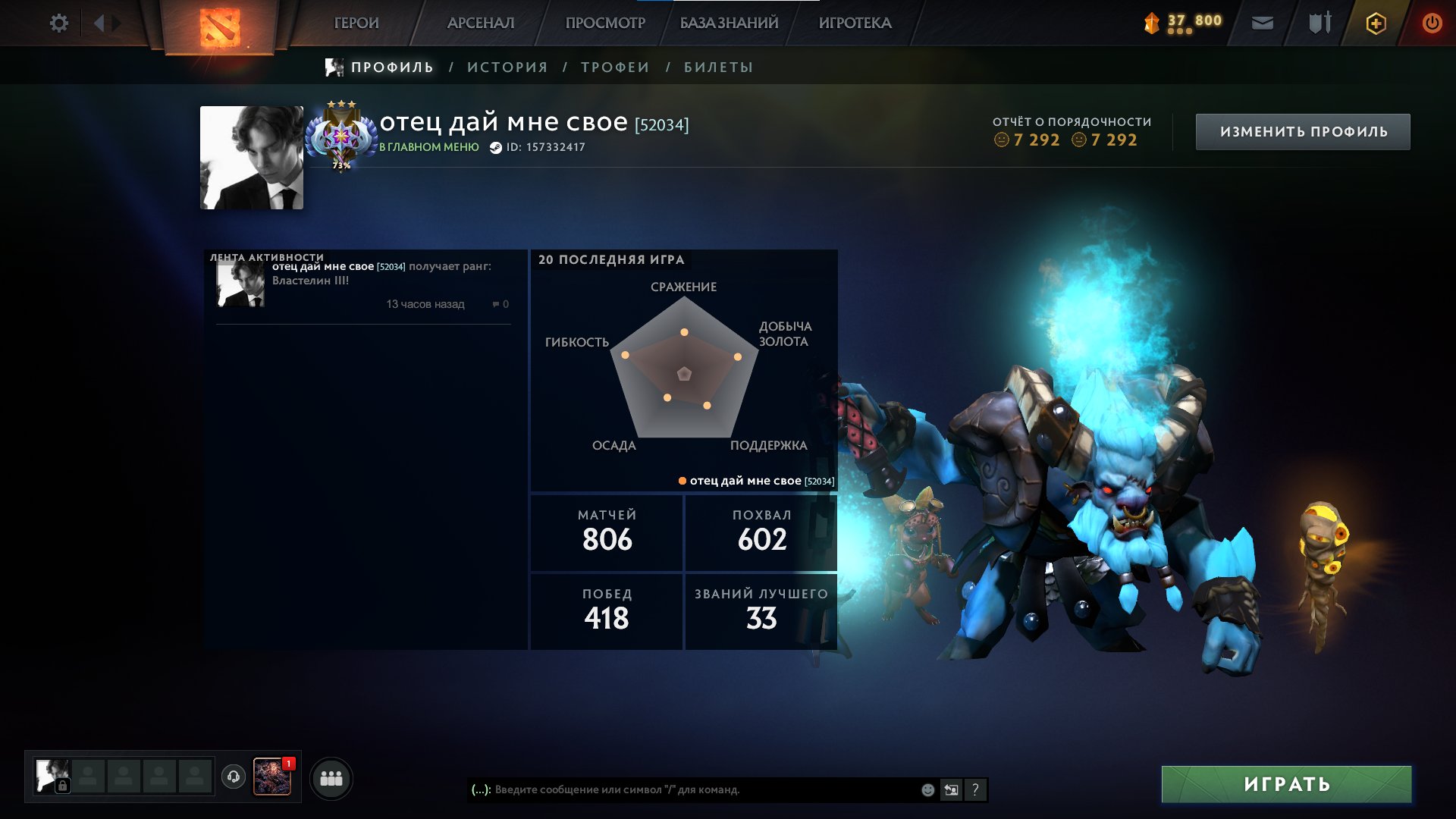The height and width of the screenshot is (819, 1456).
Task: Open the chat channel selector
Action: tap(480, 789)
